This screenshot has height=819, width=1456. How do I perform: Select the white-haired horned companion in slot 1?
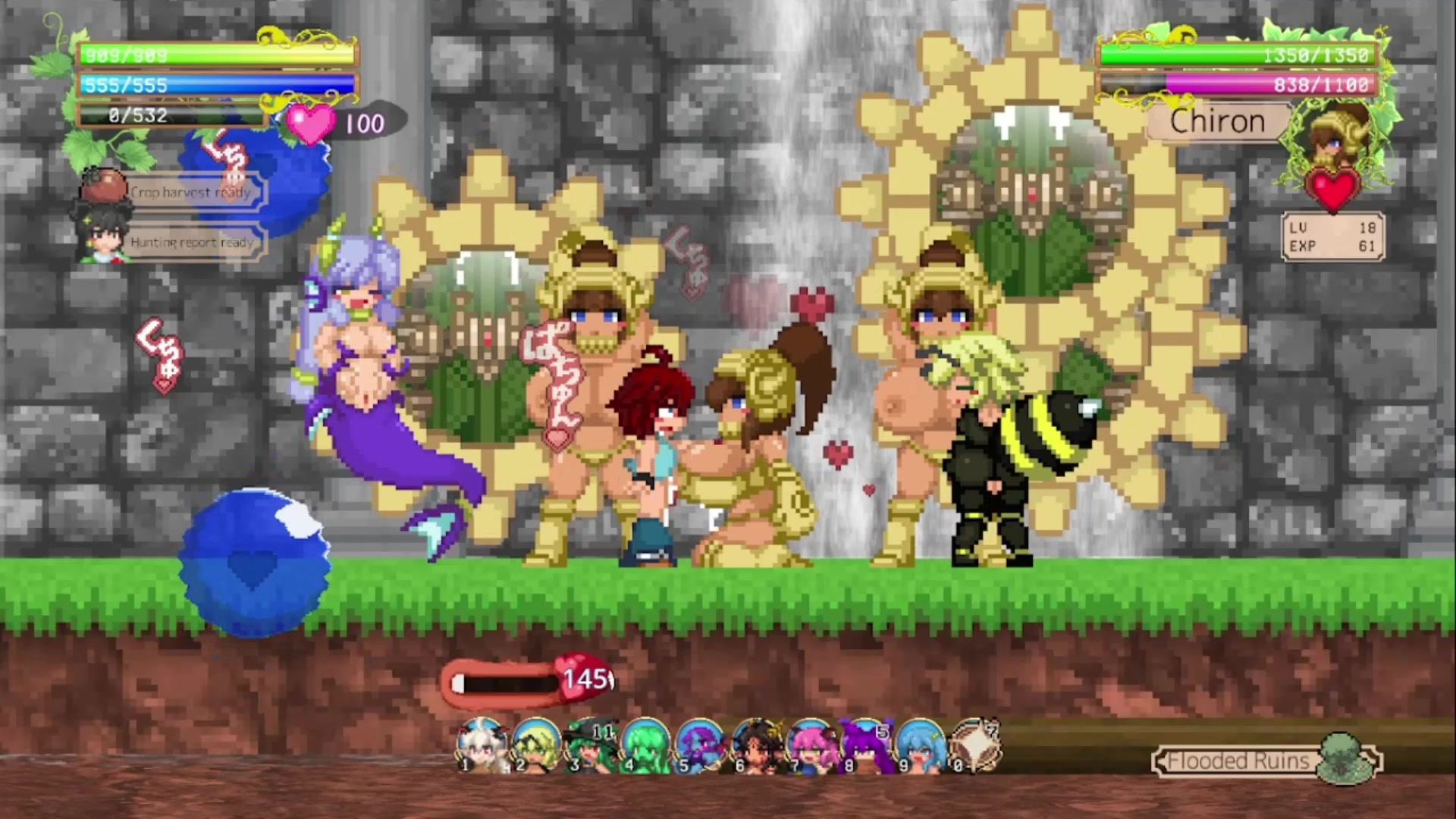[x=481, y=745]
